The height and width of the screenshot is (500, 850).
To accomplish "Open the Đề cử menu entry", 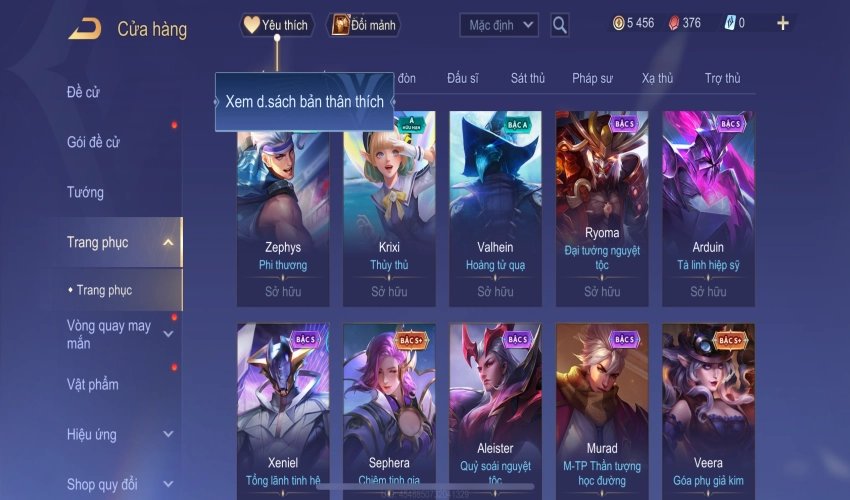I will 84,92.
